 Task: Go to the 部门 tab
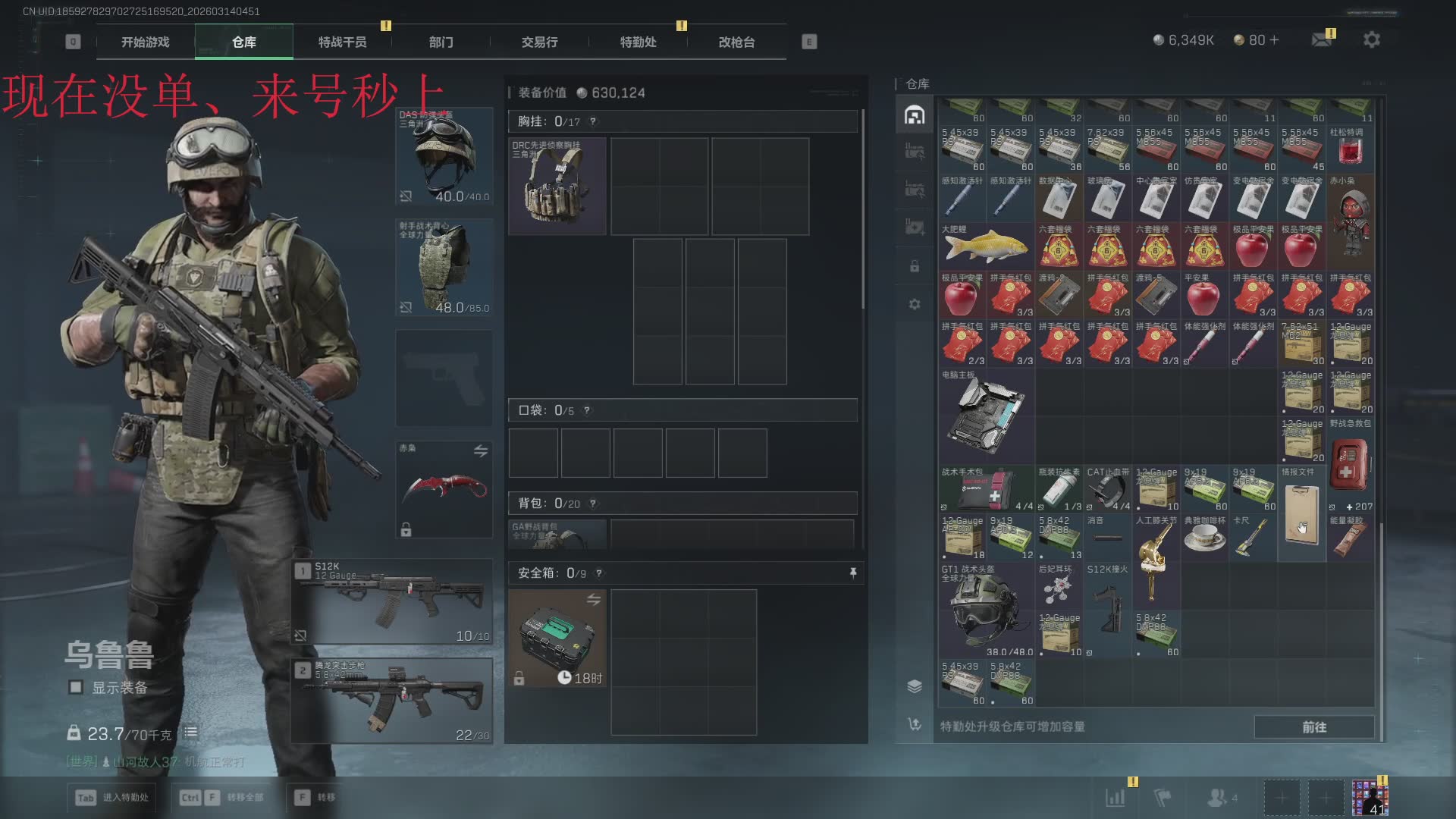441,42
